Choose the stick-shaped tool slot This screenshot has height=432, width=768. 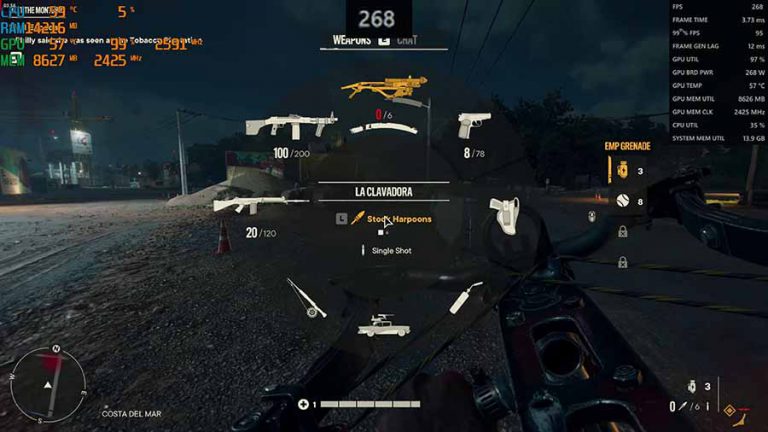point(465,297)
